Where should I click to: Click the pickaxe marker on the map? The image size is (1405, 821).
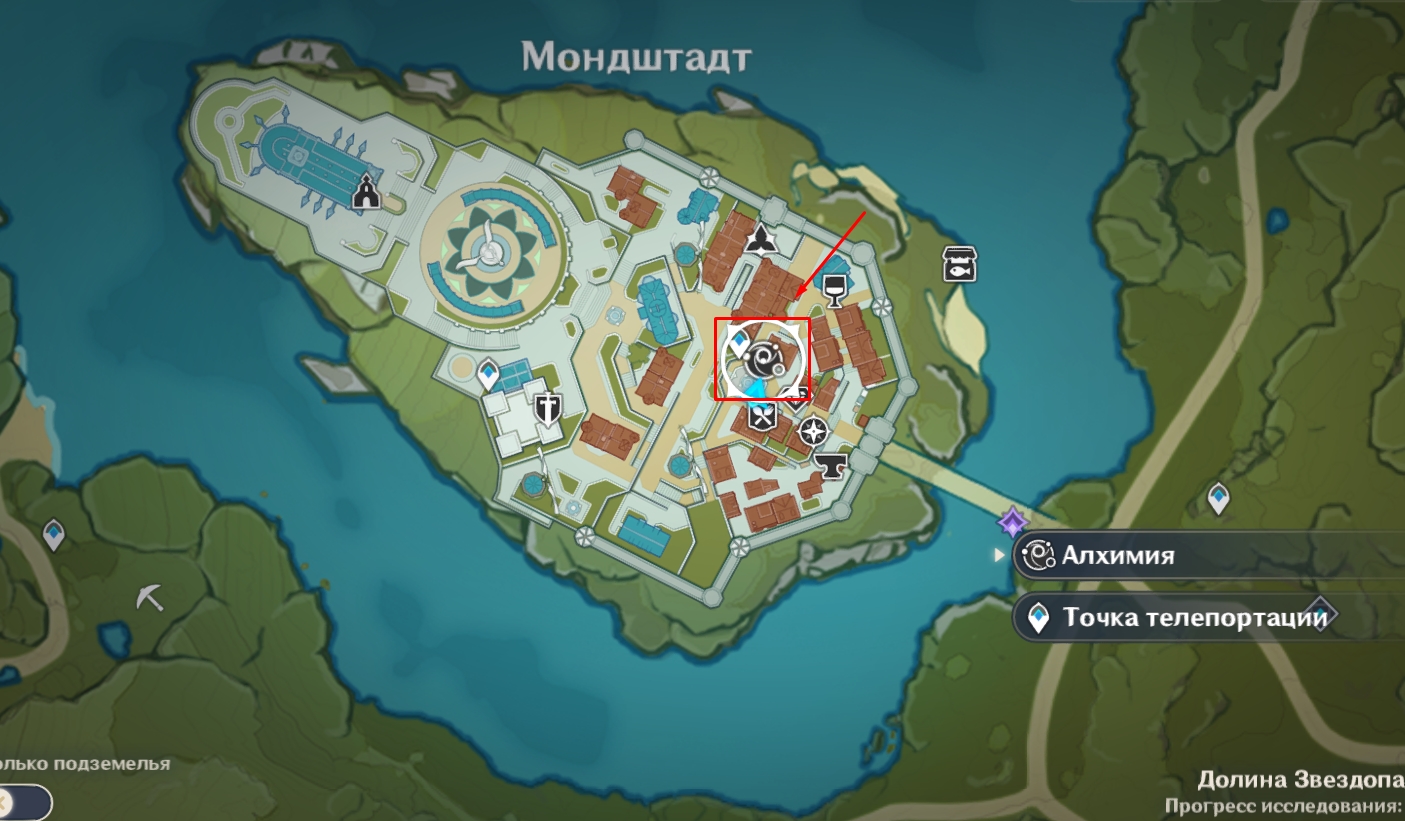[x=150, y=598]
